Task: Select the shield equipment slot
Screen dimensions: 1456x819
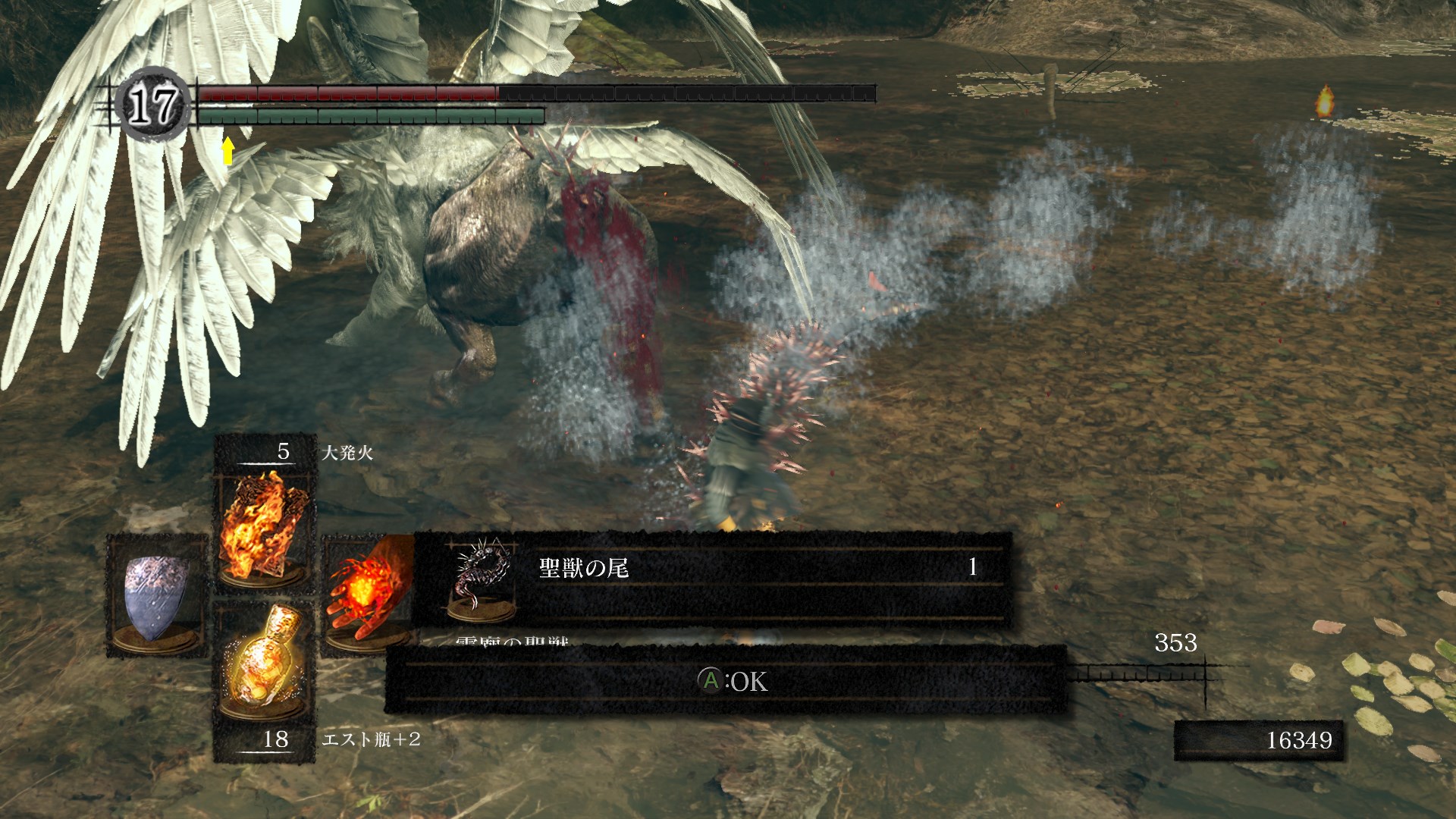Action: pos(157,596)
